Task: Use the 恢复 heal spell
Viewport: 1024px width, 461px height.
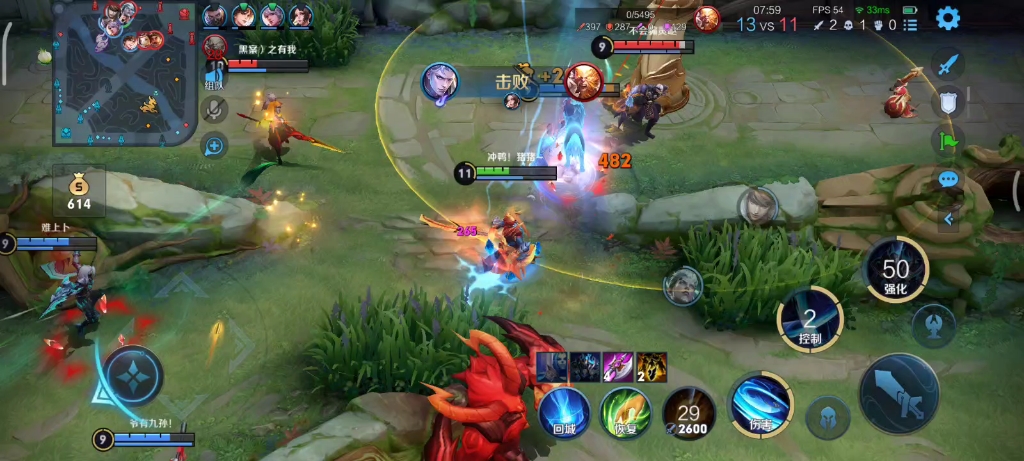Action: click(x=625, y=412)
